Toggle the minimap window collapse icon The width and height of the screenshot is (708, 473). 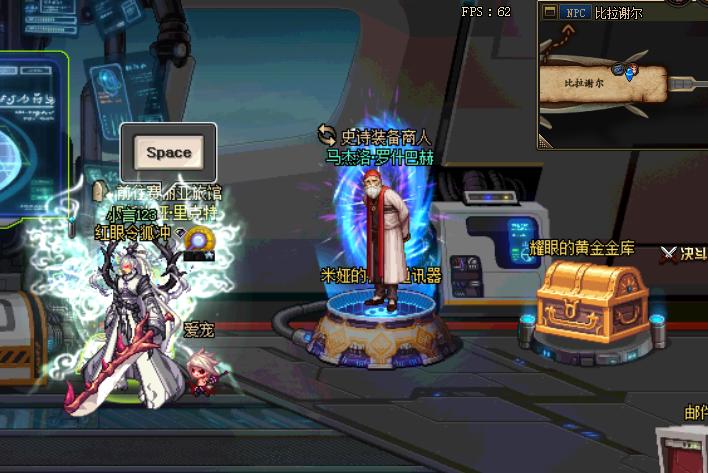pyautogui.click(x=550, y=13)
